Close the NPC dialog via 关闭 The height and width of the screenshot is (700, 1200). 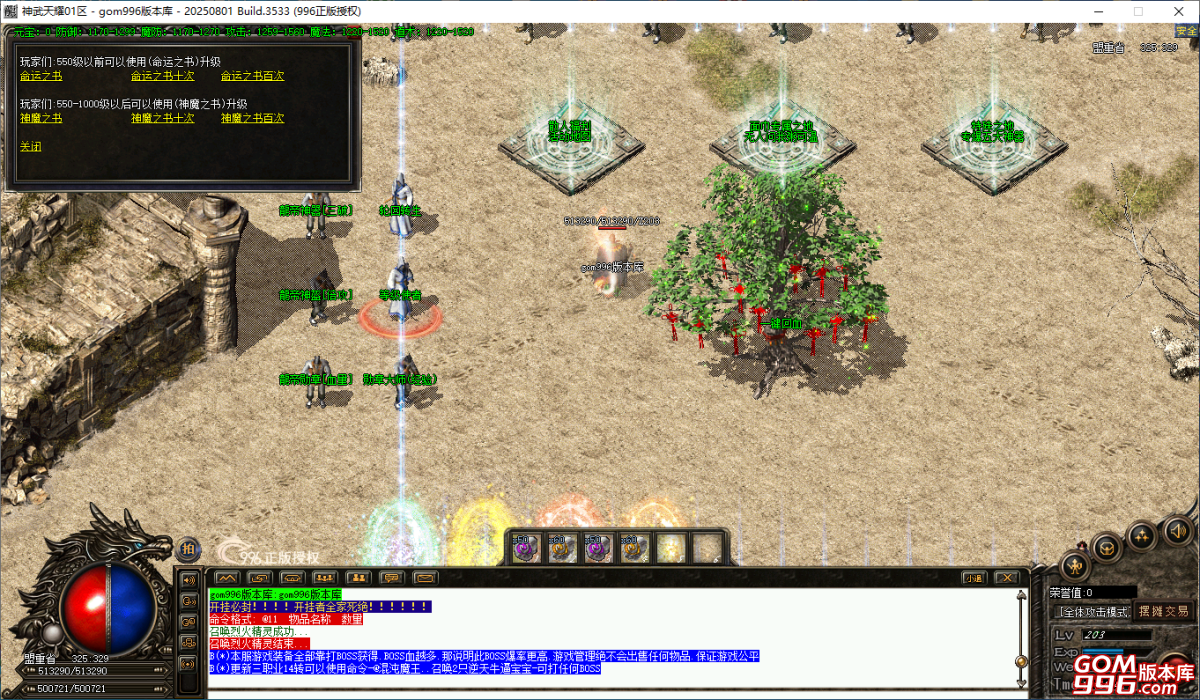(x=31, y=146)
